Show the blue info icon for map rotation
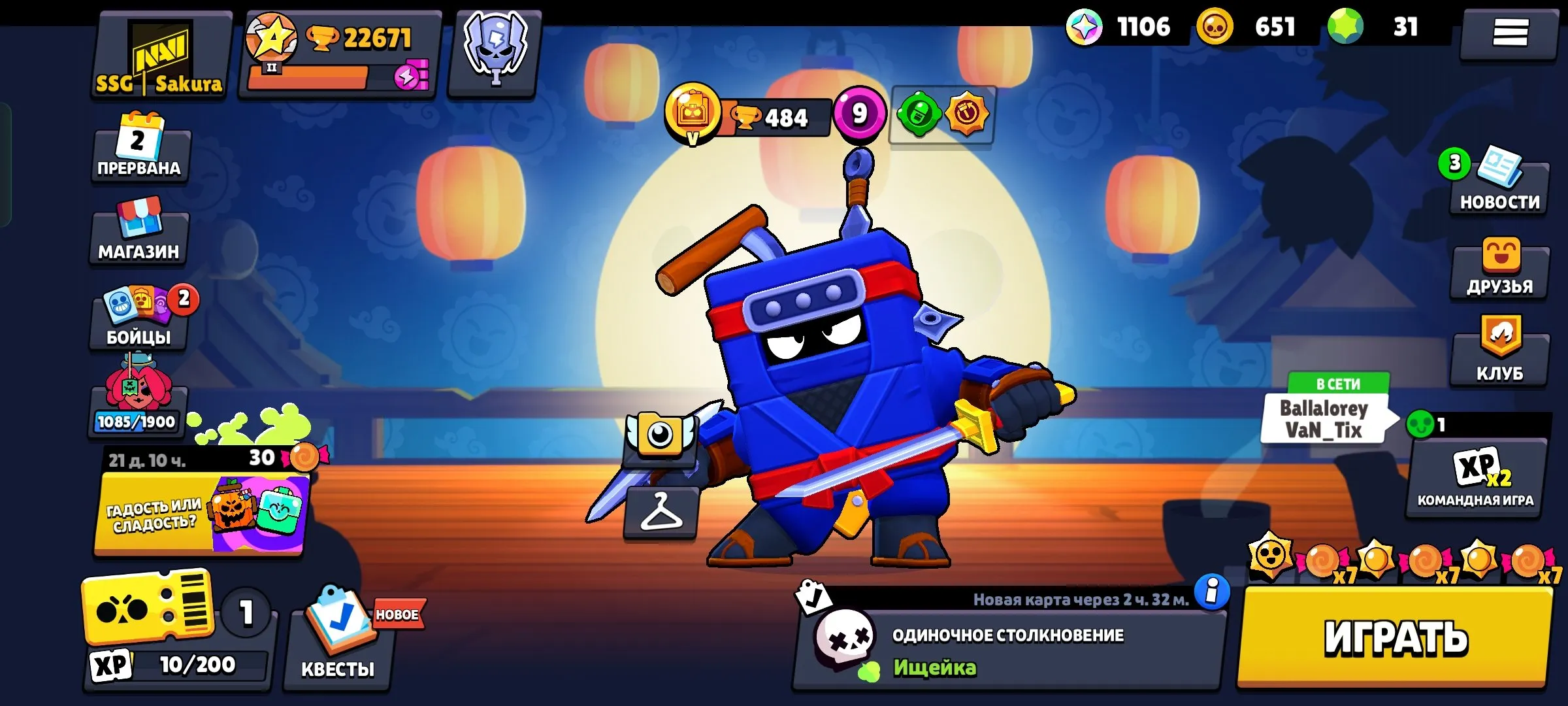This screenshot has height=706, width=1568. coord(1212,592)
